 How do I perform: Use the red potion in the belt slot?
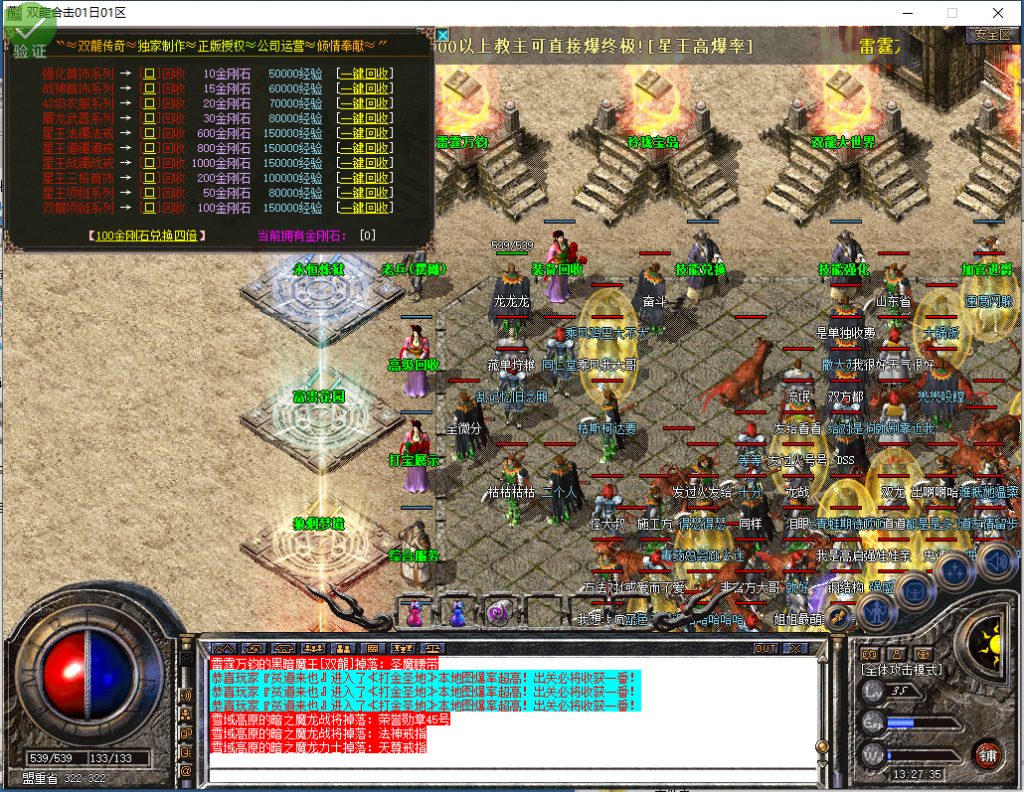(x=414, y=612)
